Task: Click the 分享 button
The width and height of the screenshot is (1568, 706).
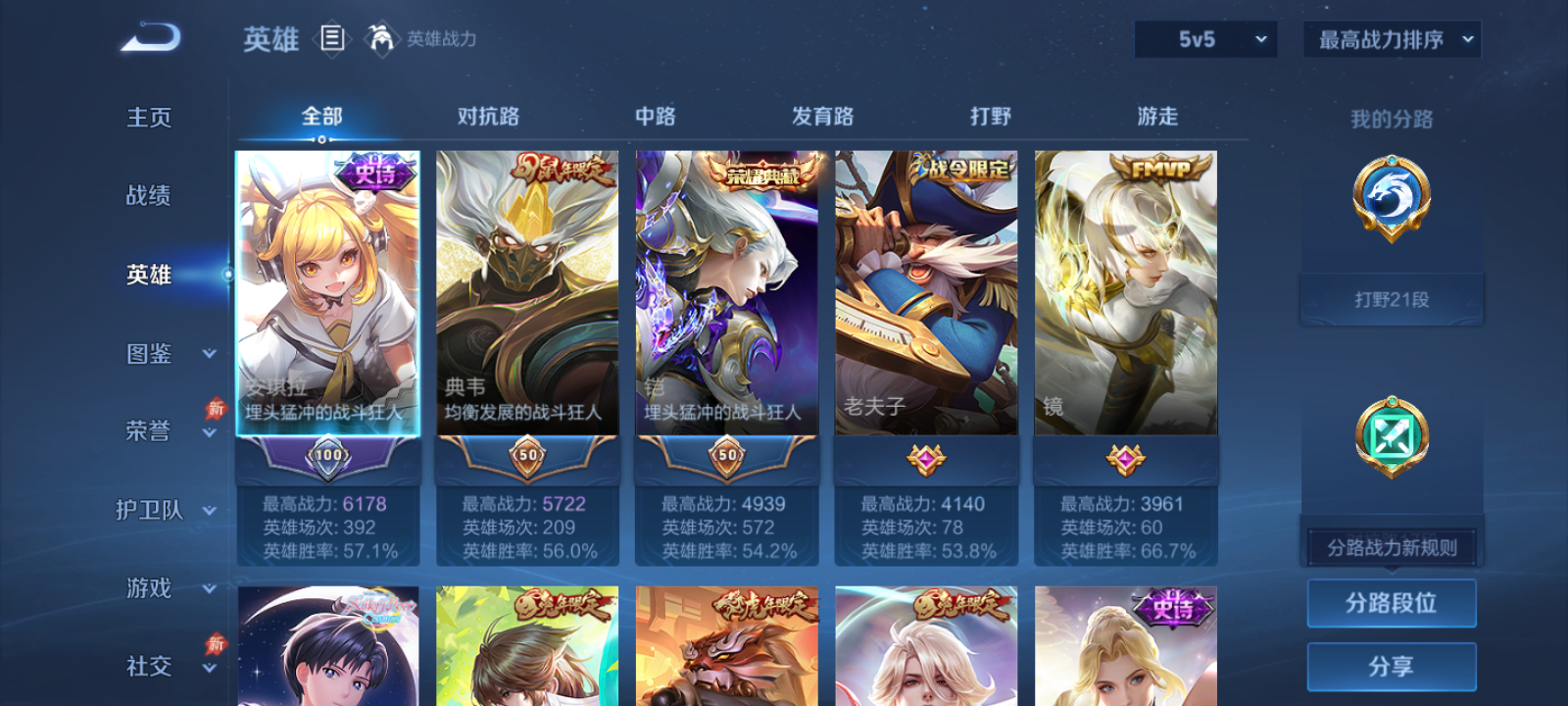Action: pos(1392,665)
